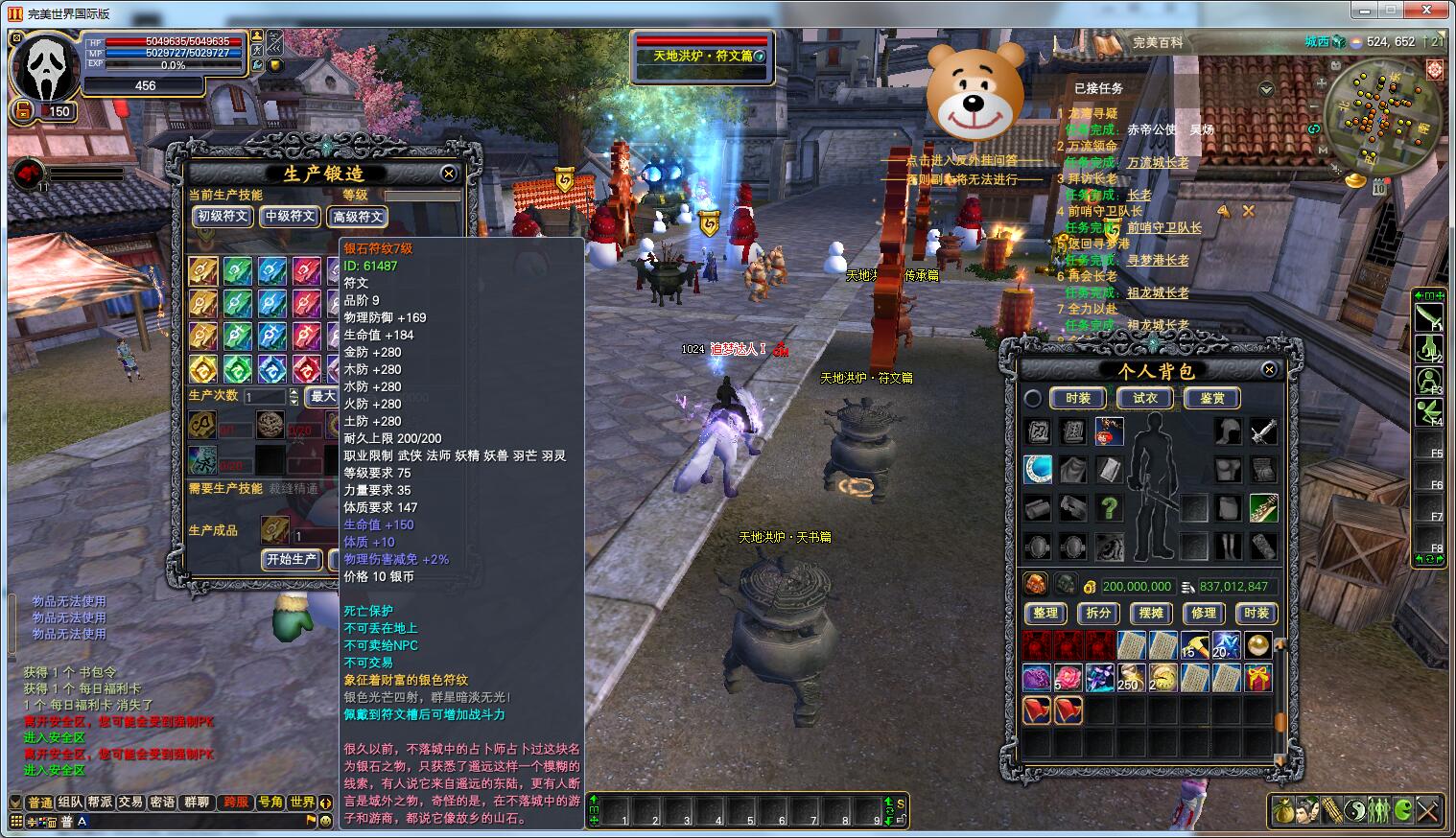Switch to the 初级符文 tab
This screenshot has width=1456, height=838.
click(x=223, y=217)
